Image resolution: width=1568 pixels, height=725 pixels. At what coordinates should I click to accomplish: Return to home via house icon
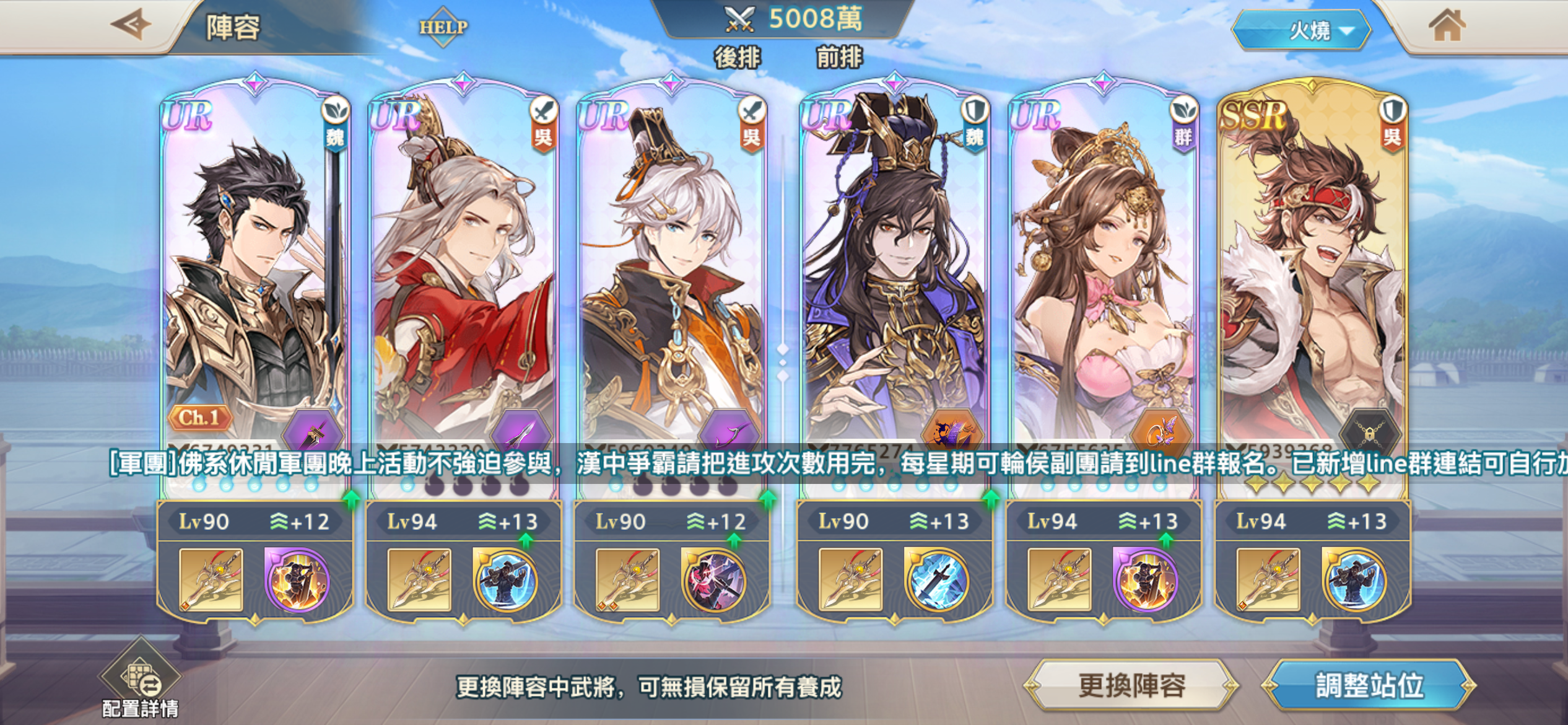coord(1446,27)
